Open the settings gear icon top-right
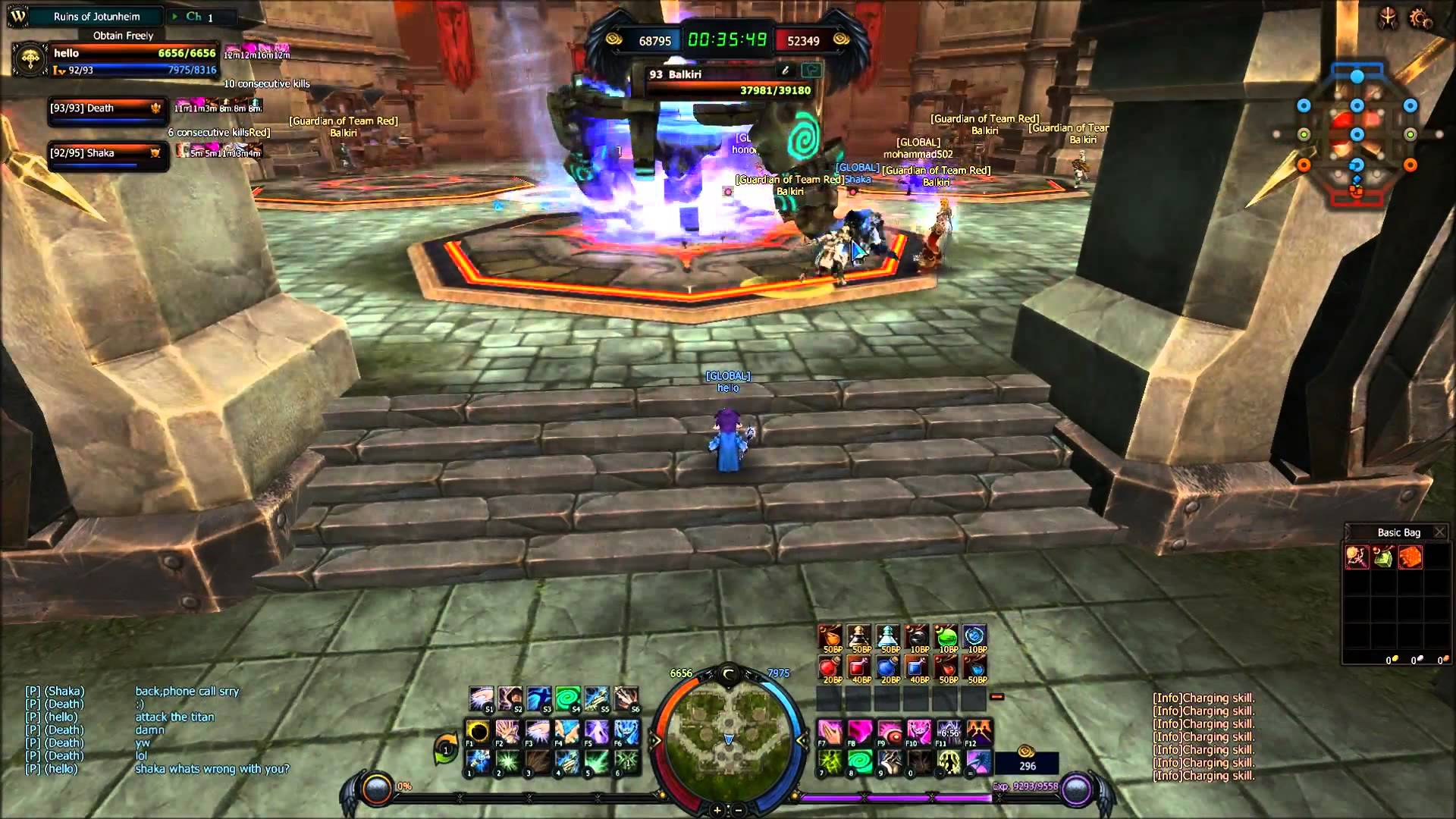1456x819 pixels. pyautogui.click(x=1419, y=19)
